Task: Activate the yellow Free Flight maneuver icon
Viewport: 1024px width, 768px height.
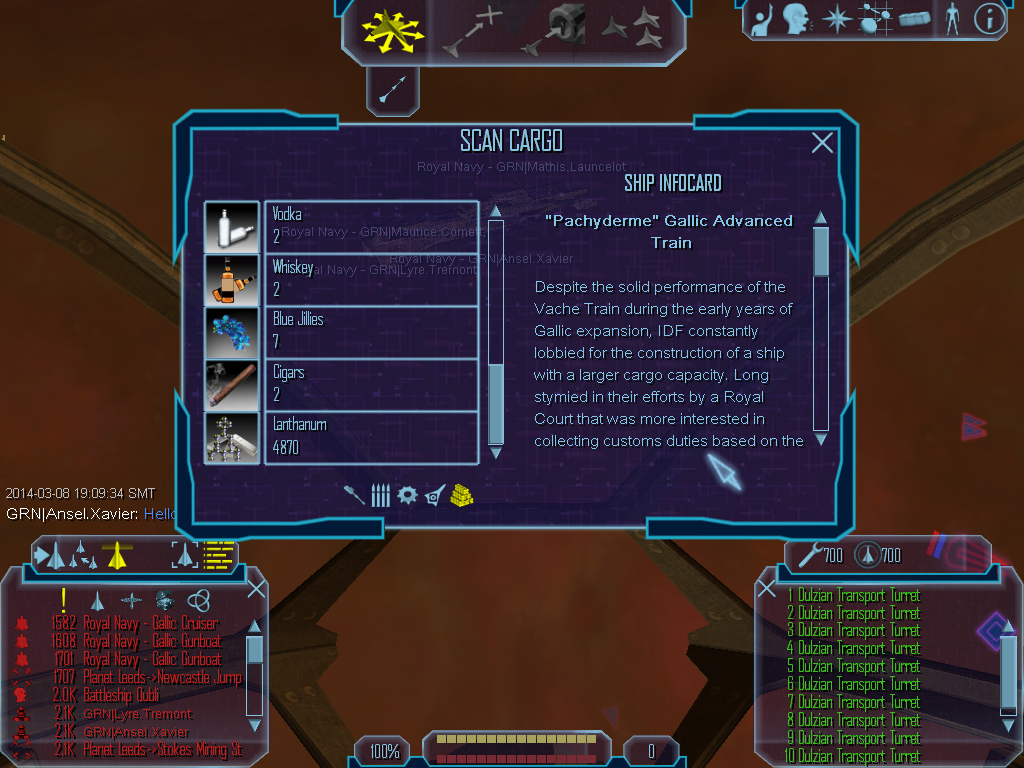Action: coord(393,32)
